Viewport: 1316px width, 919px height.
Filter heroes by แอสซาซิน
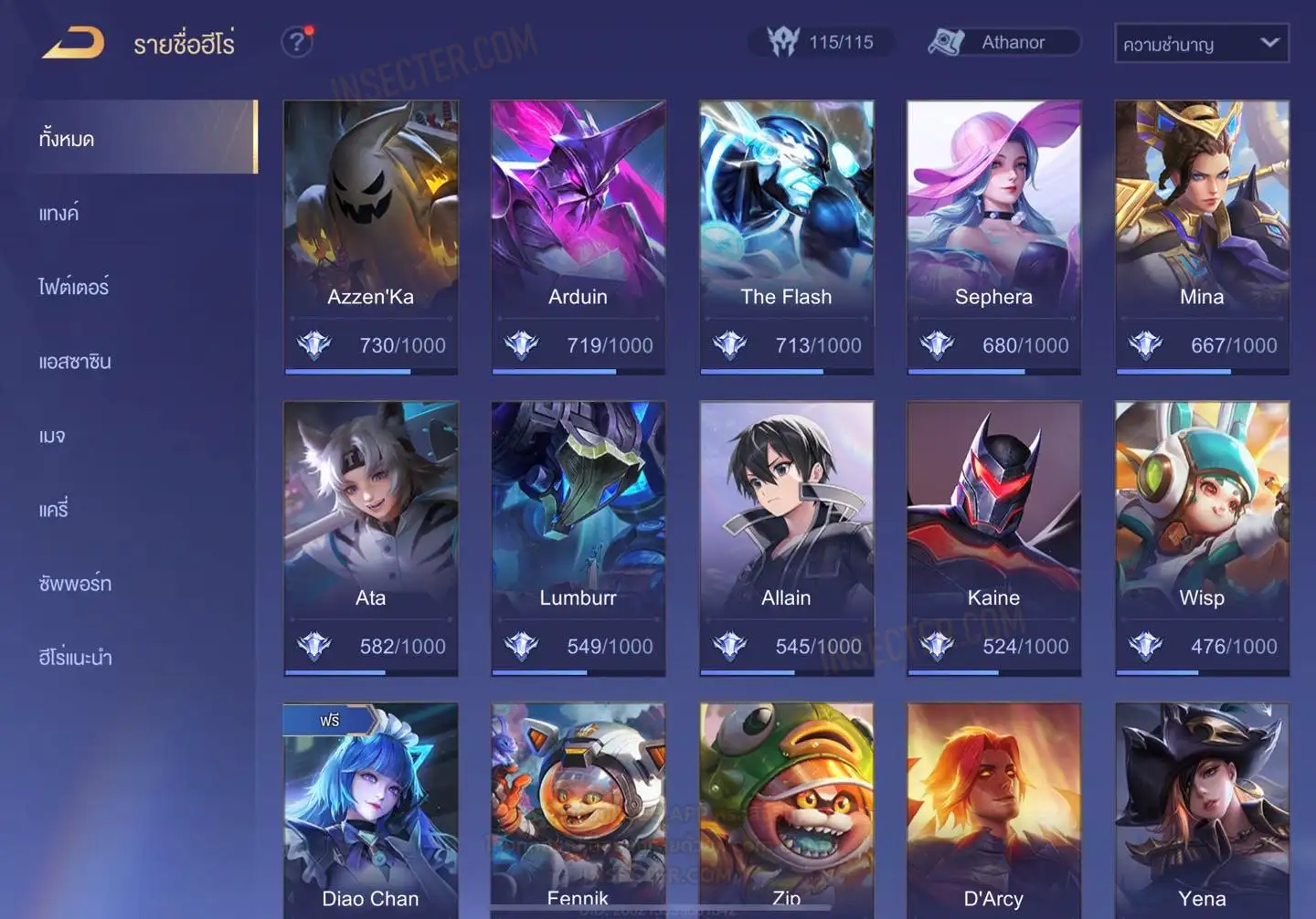coord(75,362)
